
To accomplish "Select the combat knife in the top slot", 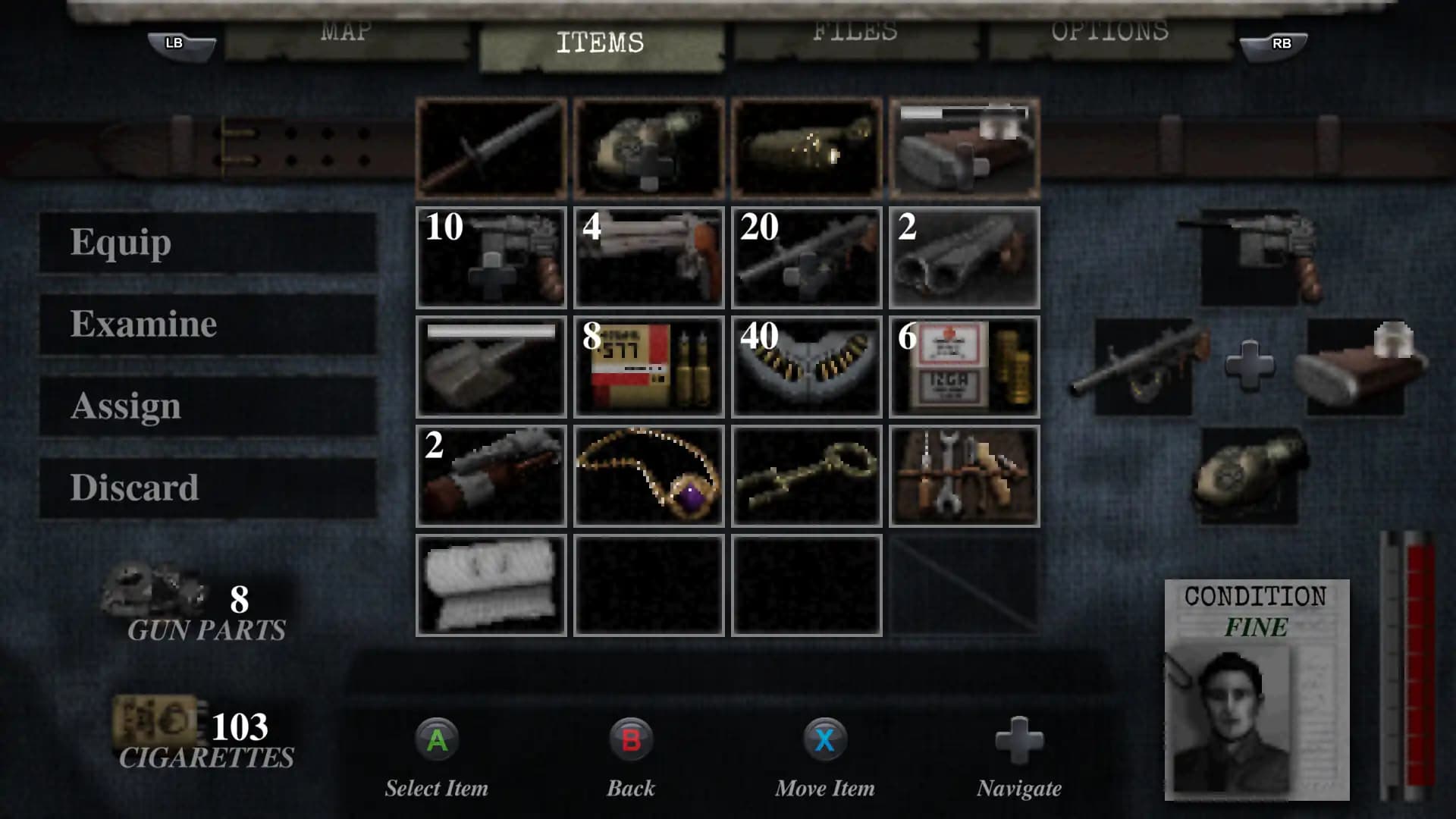I will 490,148.
